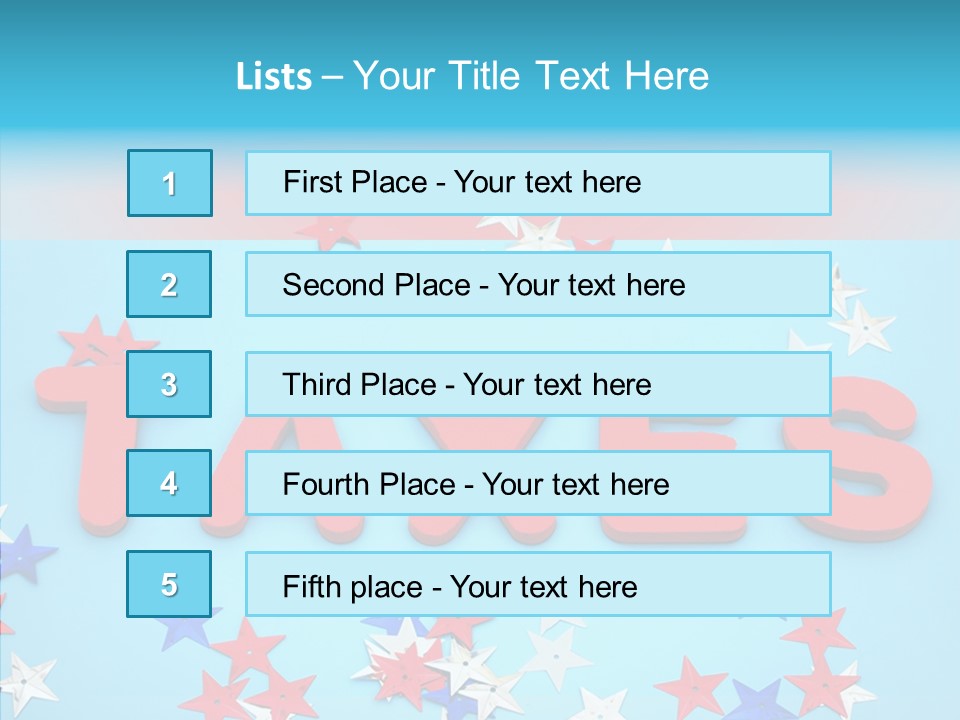Select the Lists title text
The width and height of the screenshot is (960, 720).
pyautogui.click(x=472, y=76)
